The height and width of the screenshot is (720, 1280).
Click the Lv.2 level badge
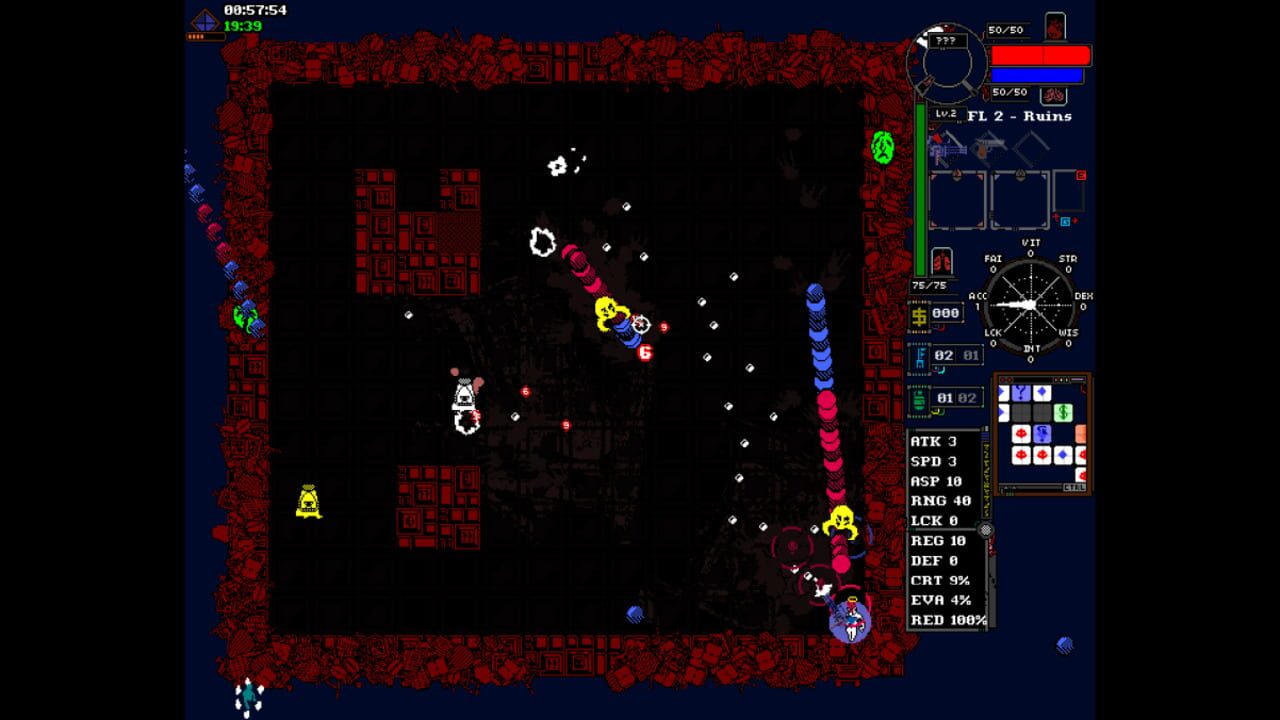point(946,113)
